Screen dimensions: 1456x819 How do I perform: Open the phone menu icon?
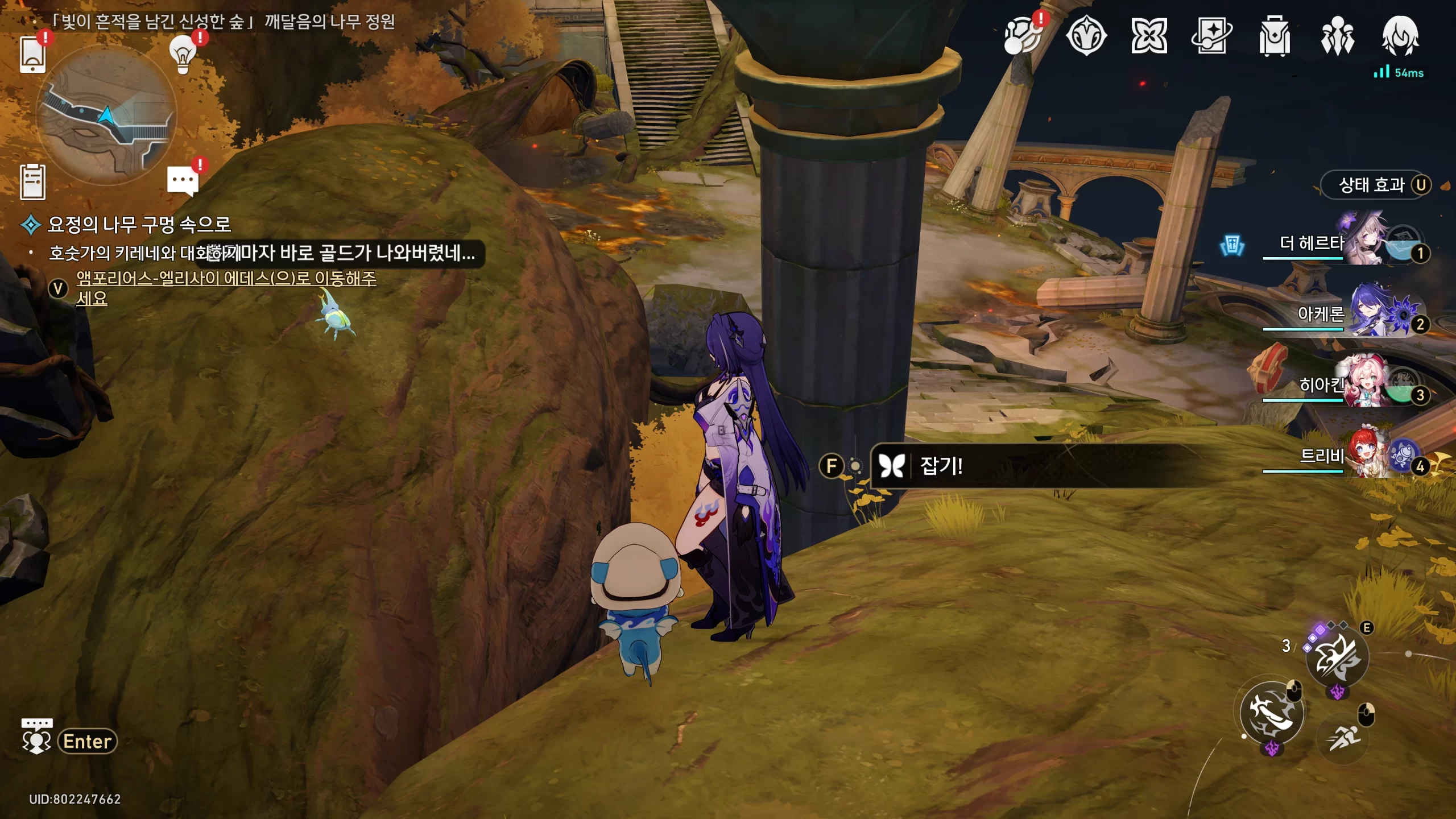pyautogui.click(x=32, y=55)
